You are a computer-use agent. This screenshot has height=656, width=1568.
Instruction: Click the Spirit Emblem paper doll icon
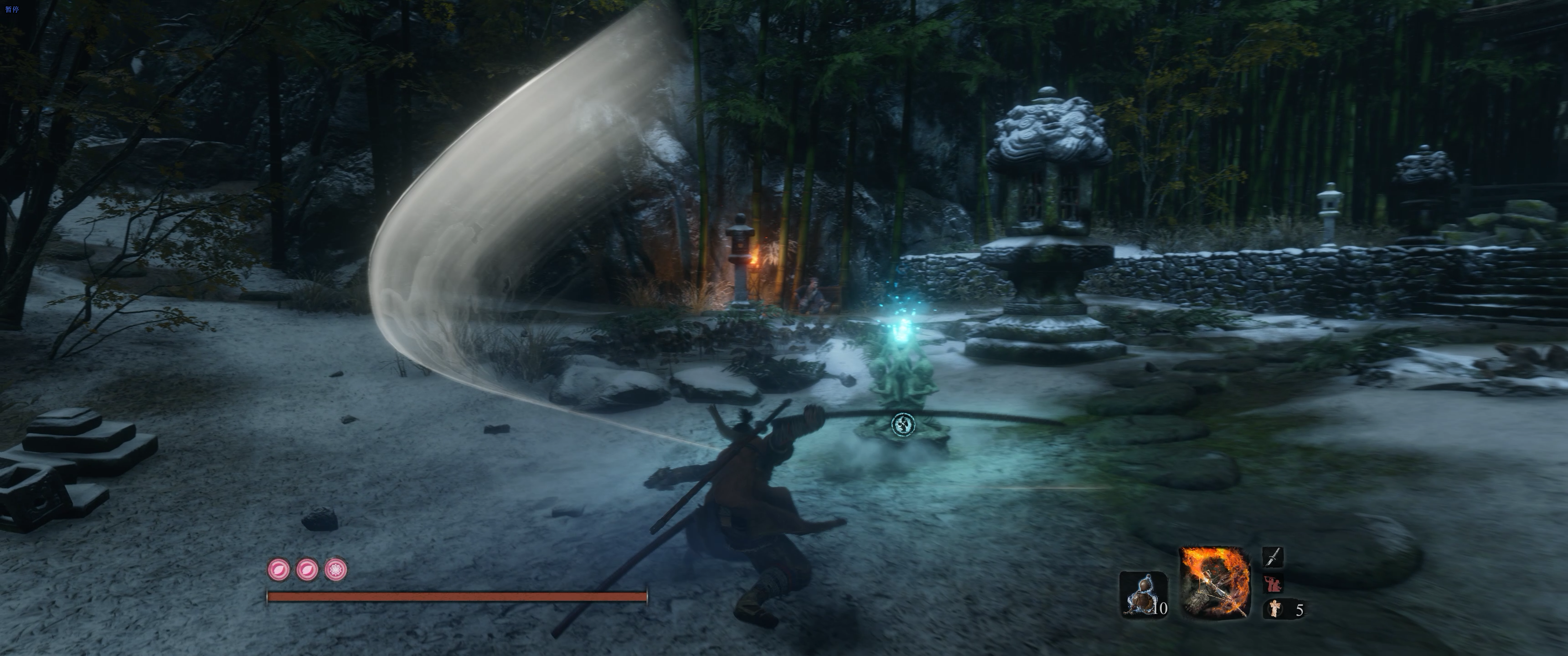[x=1274, y=608]
